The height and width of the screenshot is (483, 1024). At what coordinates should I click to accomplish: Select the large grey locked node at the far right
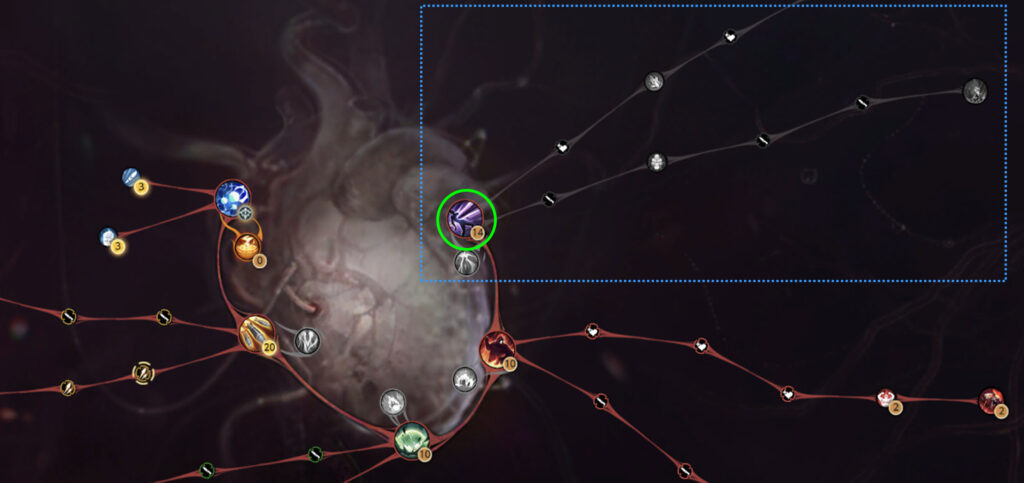pos(975,92)
